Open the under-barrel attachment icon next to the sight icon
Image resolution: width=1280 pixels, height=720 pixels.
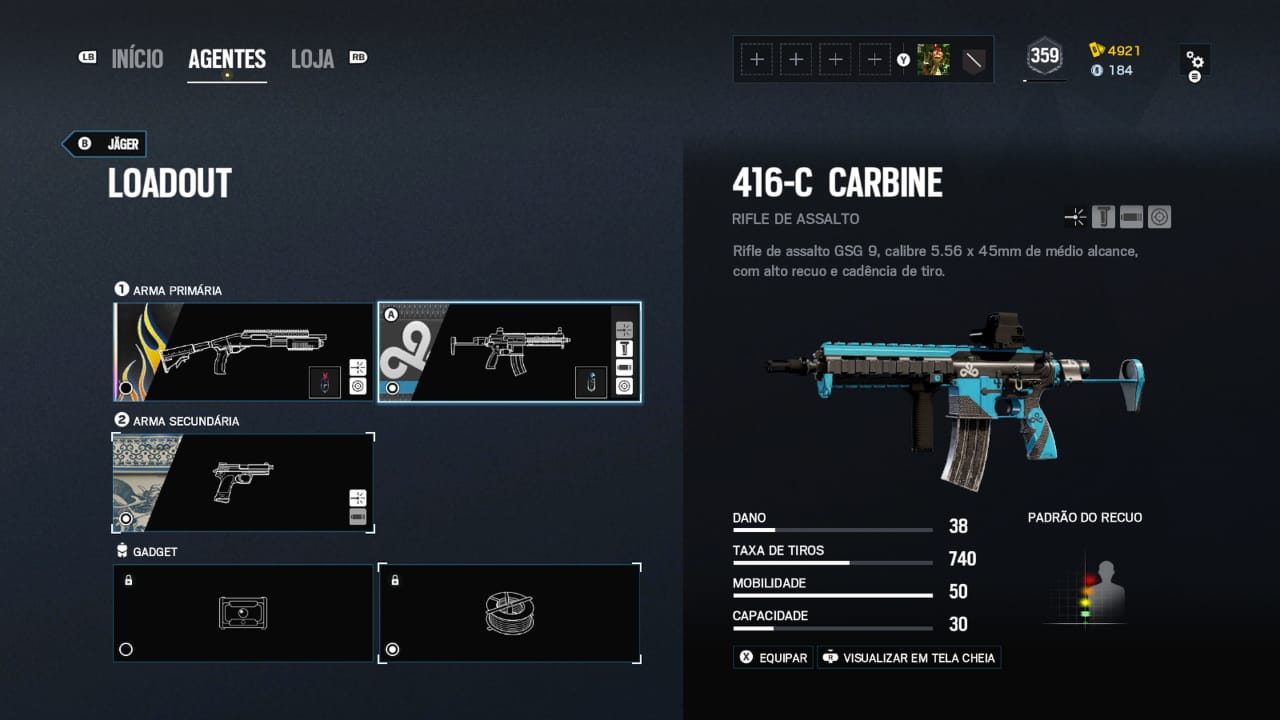click(1131, 216)
